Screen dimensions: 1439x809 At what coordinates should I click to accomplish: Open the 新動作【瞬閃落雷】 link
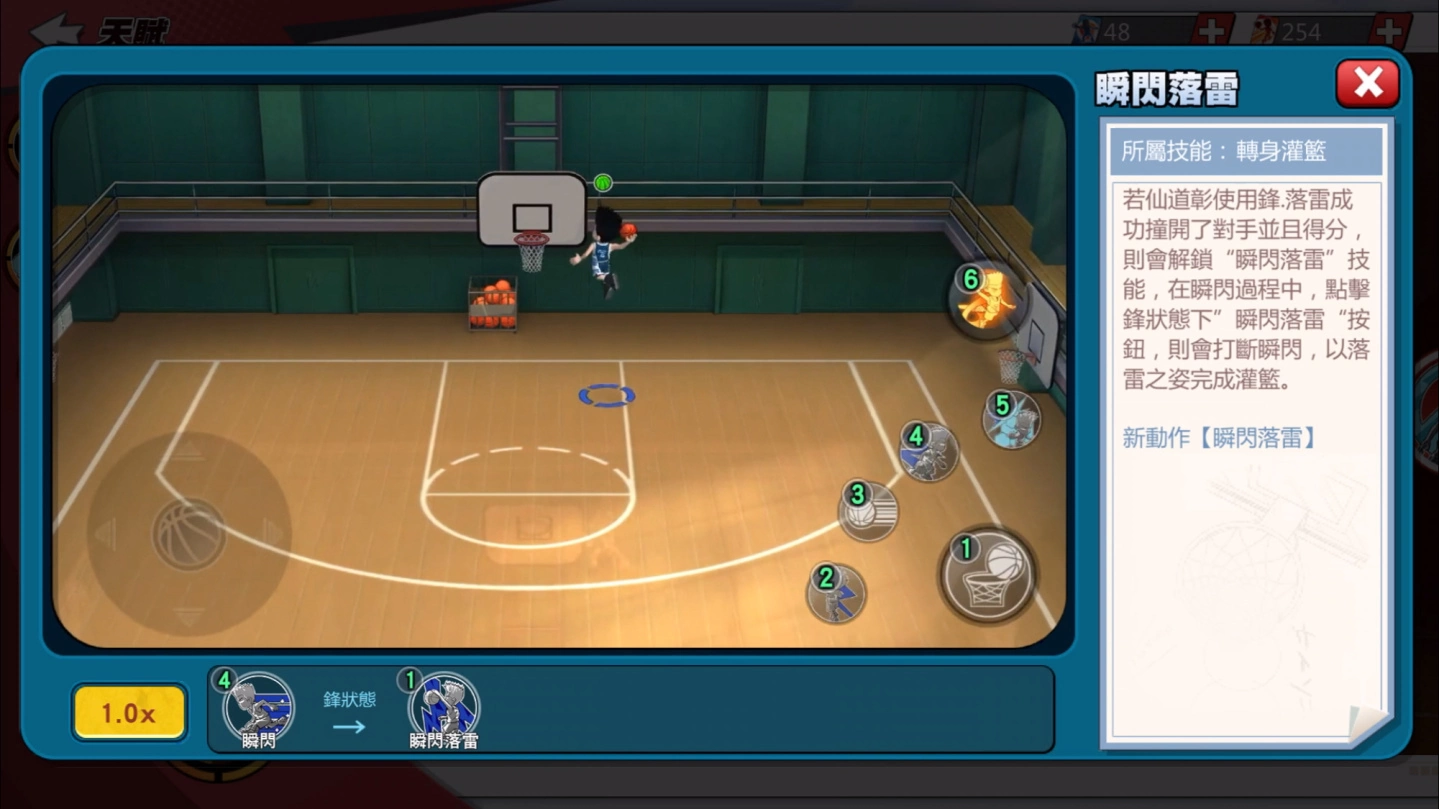1219,438
